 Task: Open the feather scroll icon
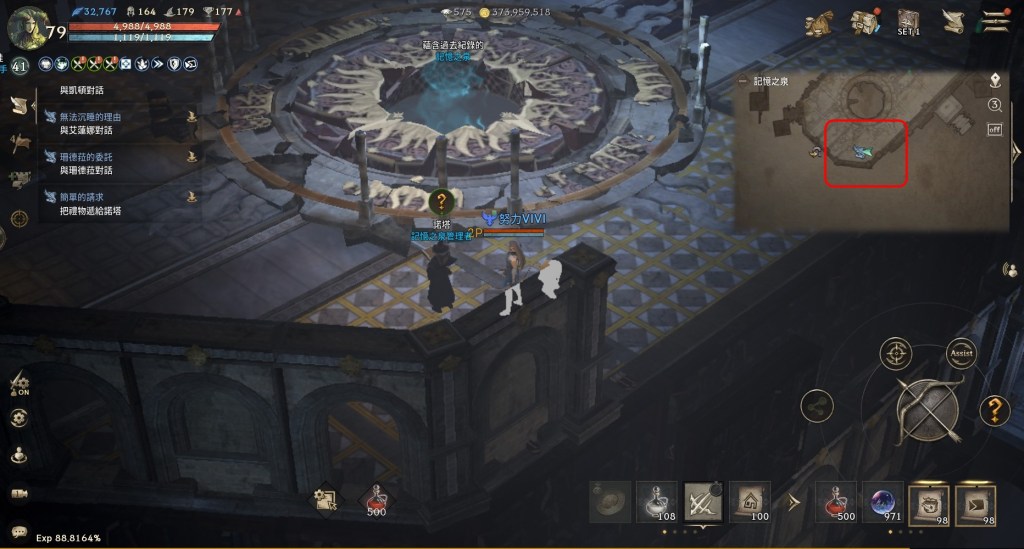coord(952,22)
